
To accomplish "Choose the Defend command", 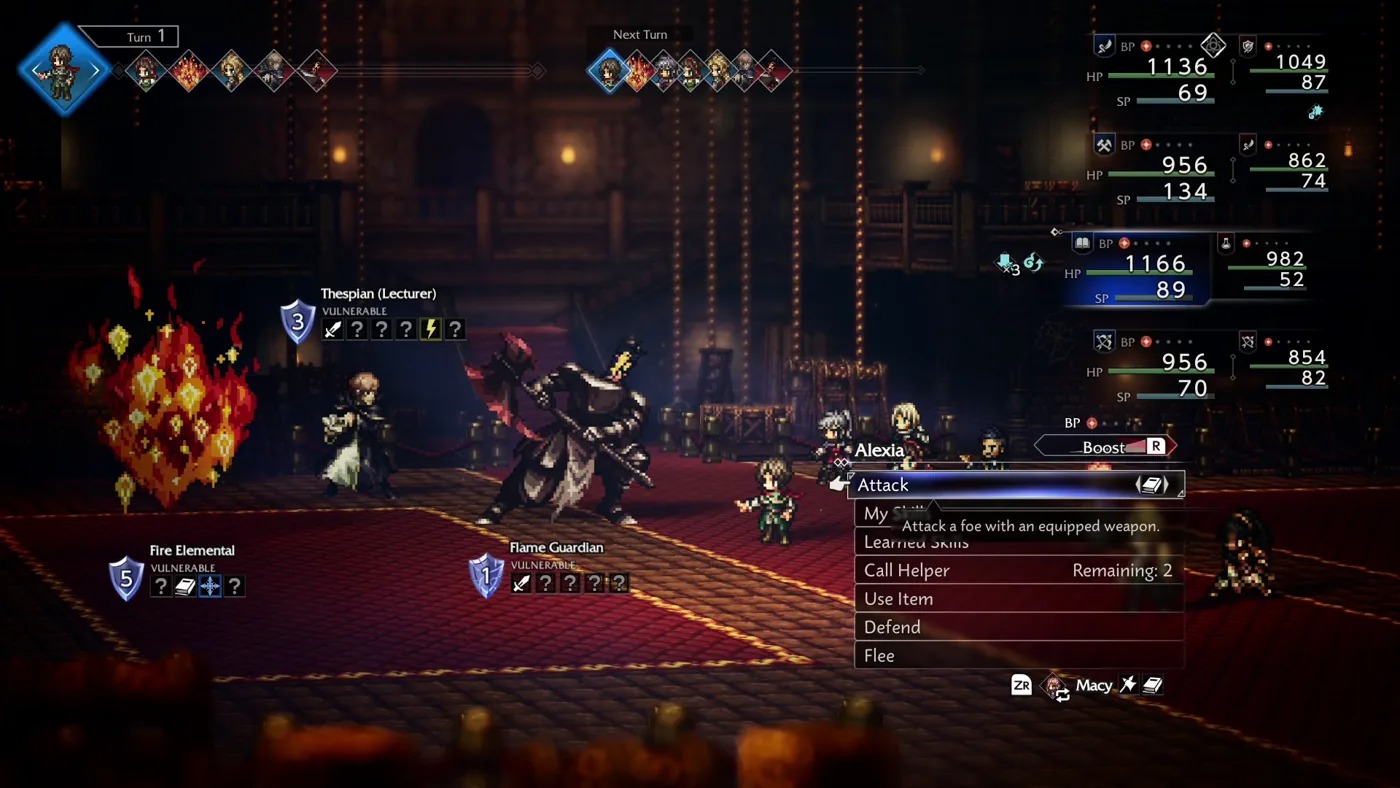I will pos(1015,627).
